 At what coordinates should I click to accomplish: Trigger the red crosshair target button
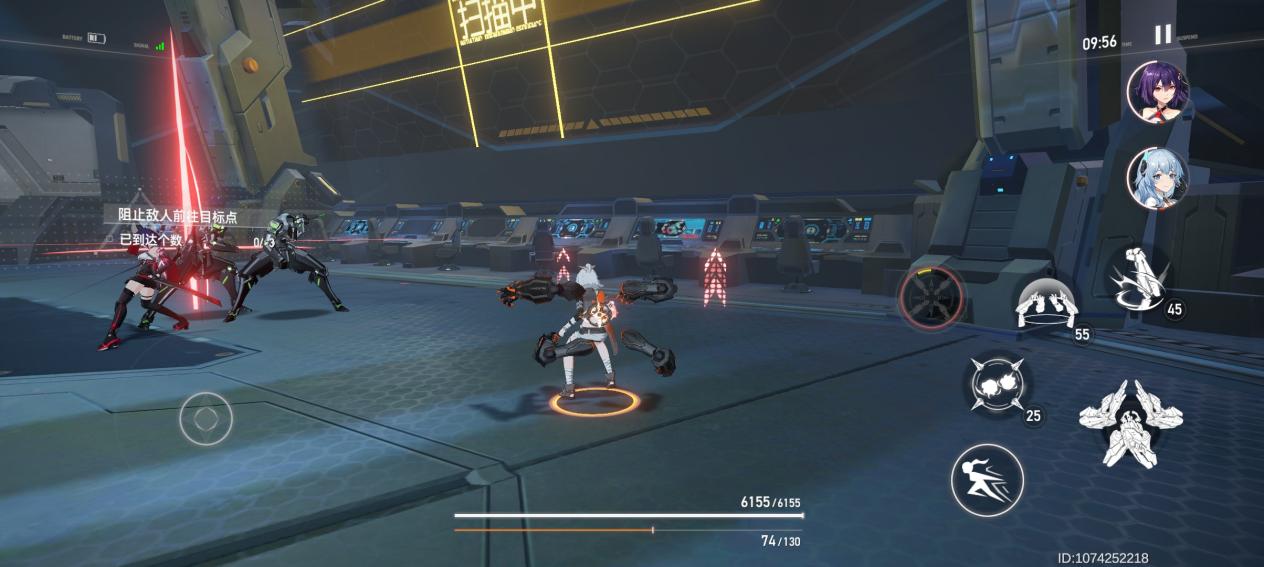tap(931, 297)
